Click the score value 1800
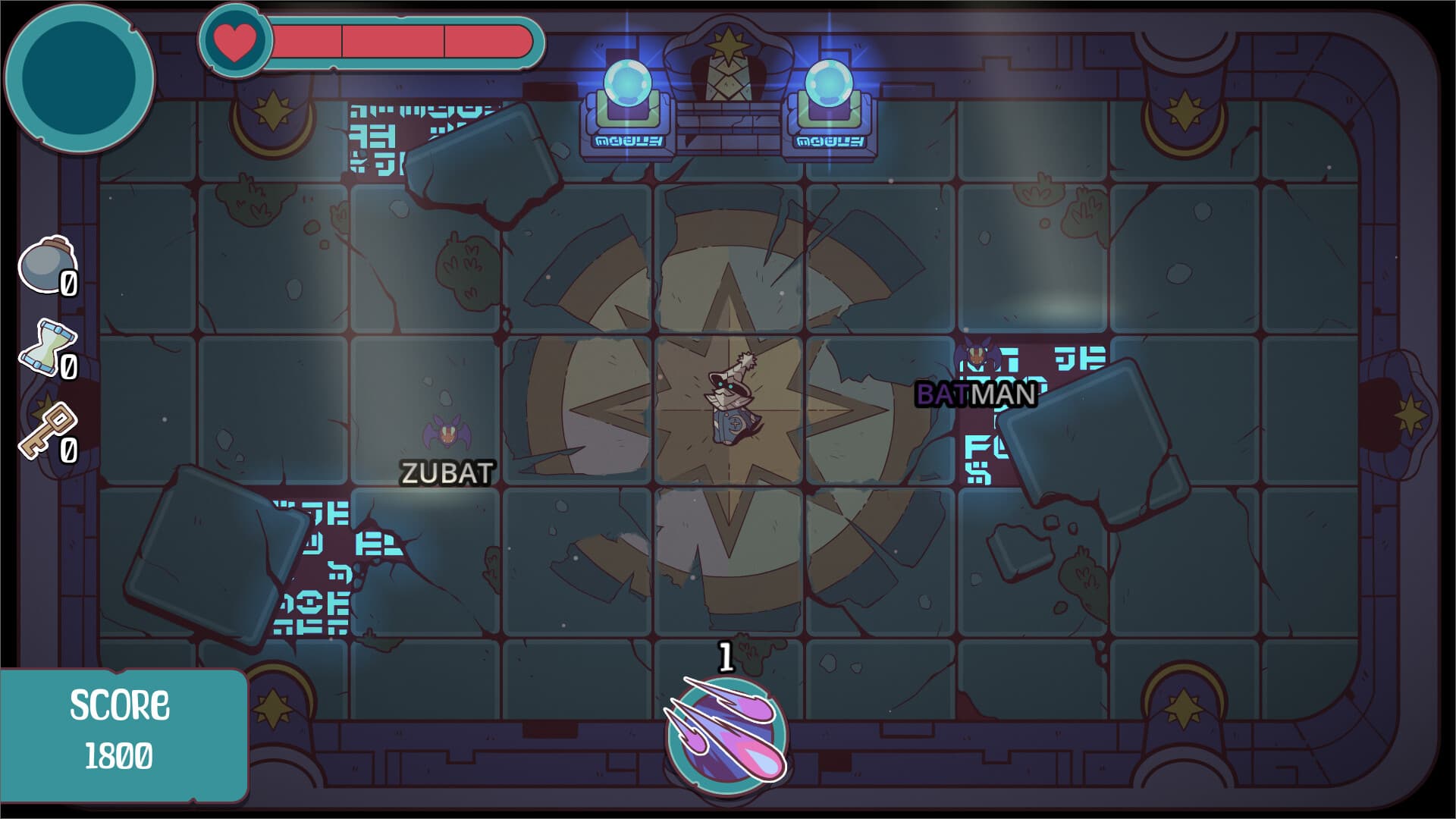Image resolution: width=1456 pixels, height=819 pixels. point(120,754)
